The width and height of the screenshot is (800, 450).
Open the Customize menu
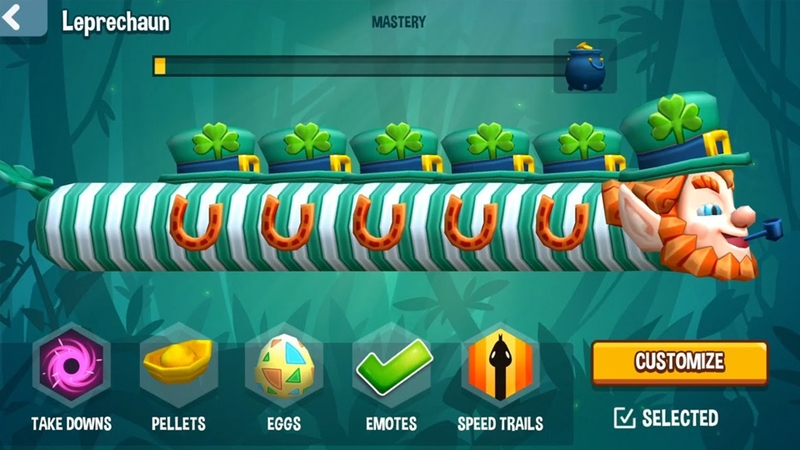click(x=679, y=362)
